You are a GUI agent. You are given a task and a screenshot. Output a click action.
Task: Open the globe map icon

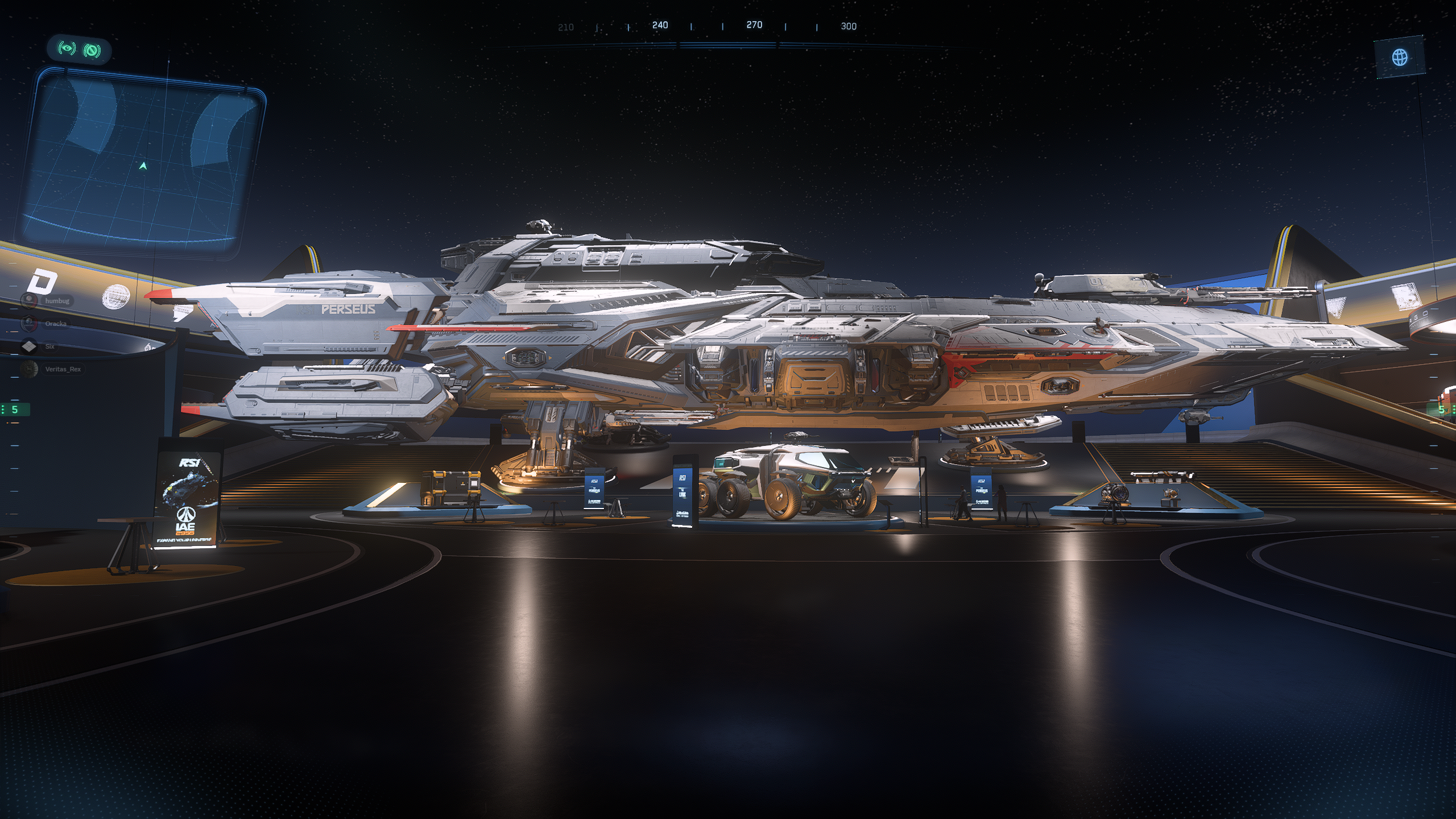coord(1400,57)
